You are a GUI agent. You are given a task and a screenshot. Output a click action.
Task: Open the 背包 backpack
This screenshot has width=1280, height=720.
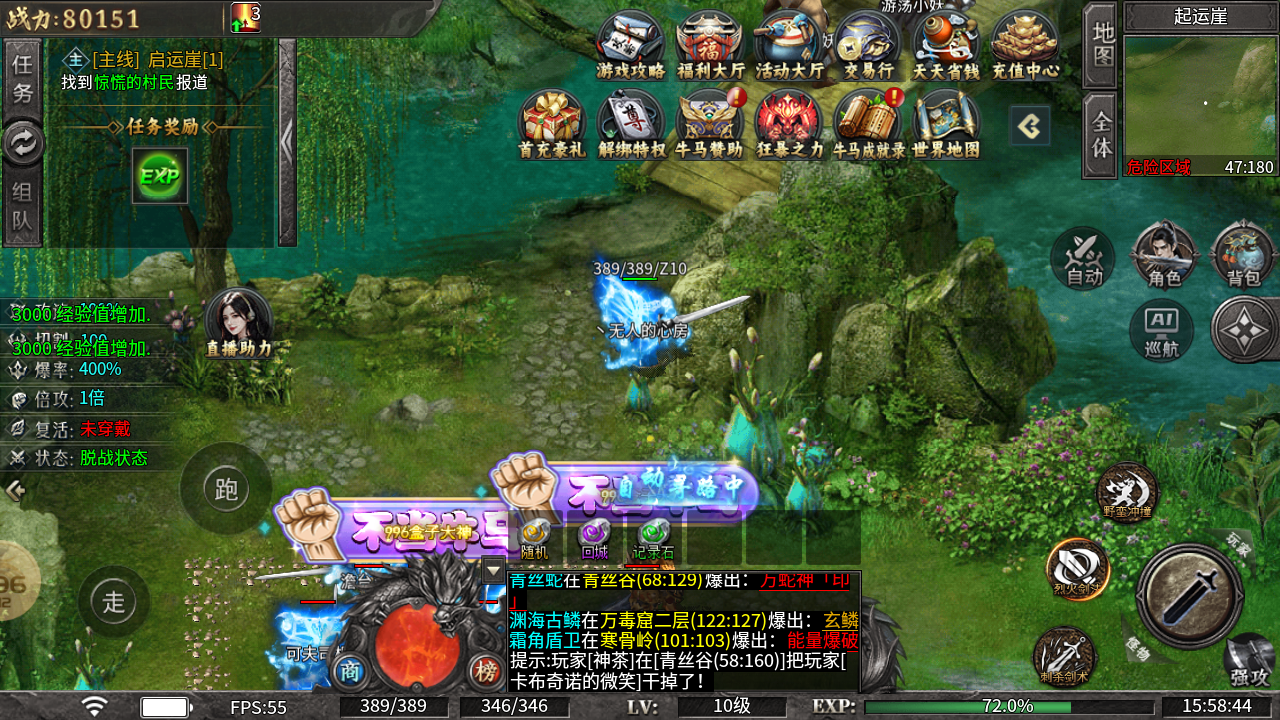click(1243, 257)
